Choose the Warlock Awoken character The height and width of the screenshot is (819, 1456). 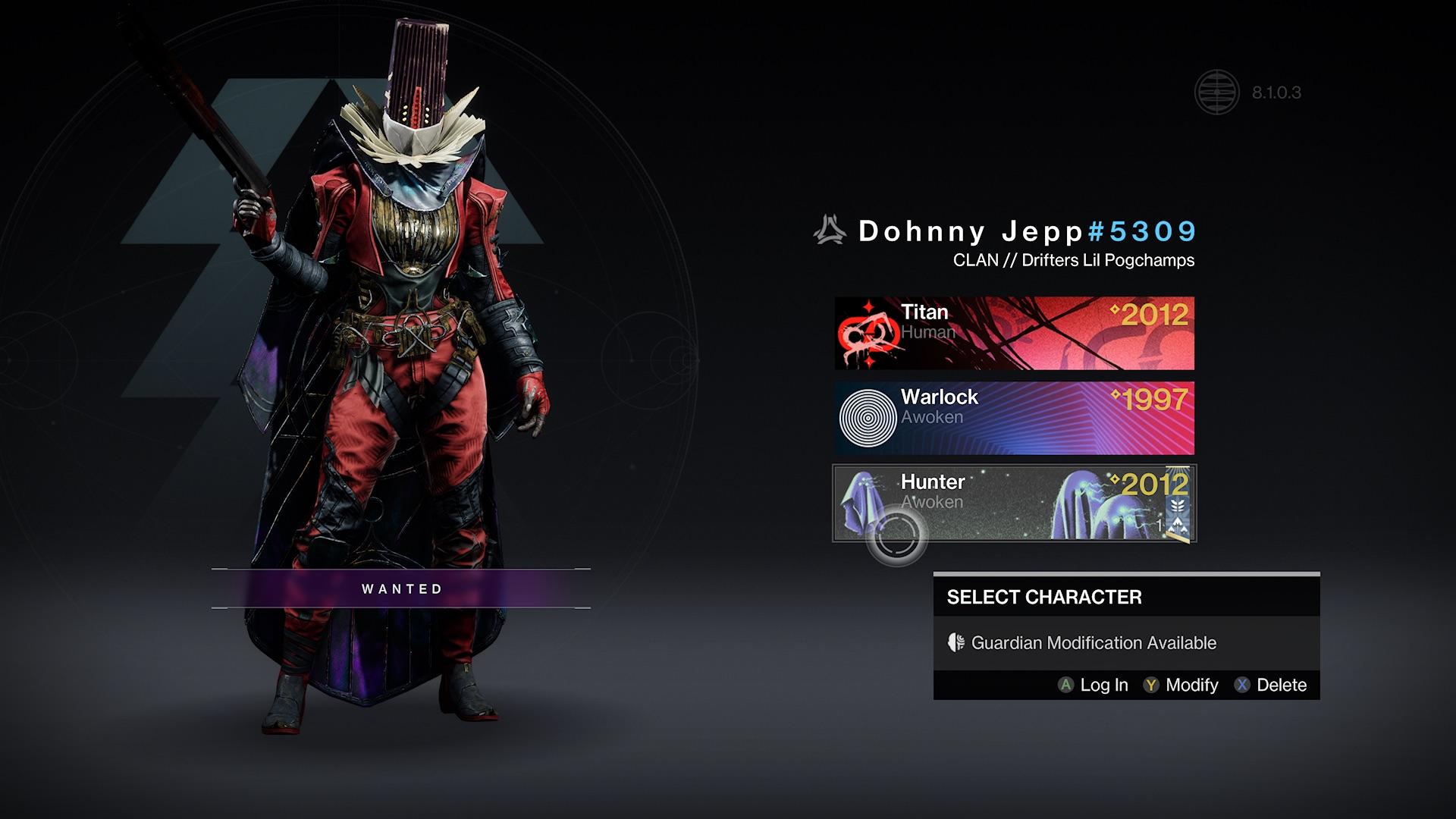[1014, 418]
